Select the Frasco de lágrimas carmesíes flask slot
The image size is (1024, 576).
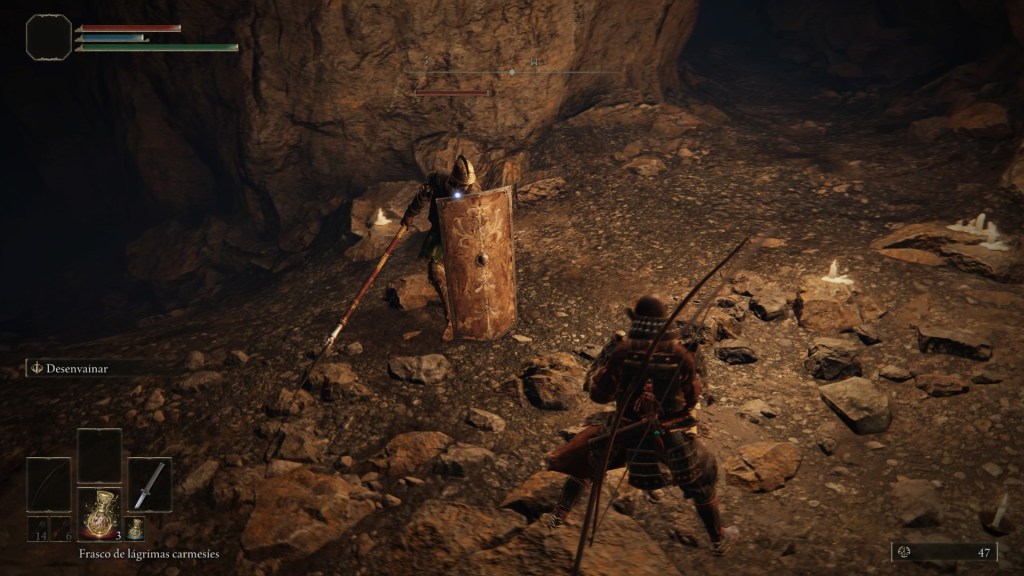coord(99,514)
